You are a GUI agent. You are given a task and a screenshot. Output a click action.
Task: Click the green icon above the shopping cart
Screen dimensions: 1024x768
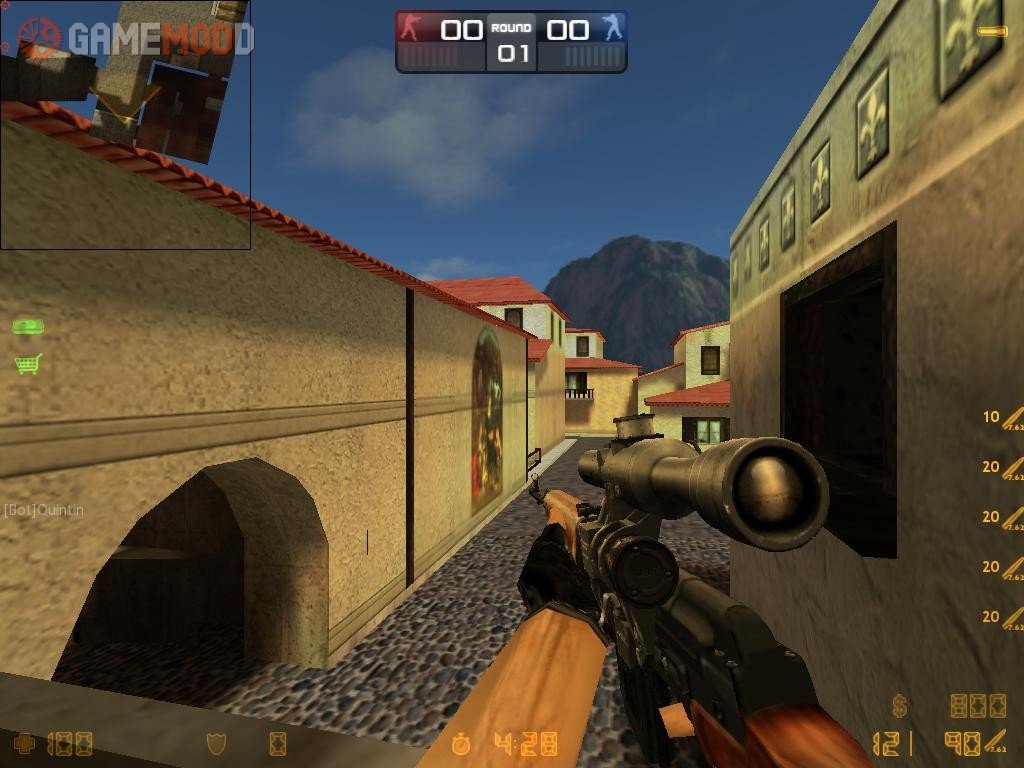(28, 326)
